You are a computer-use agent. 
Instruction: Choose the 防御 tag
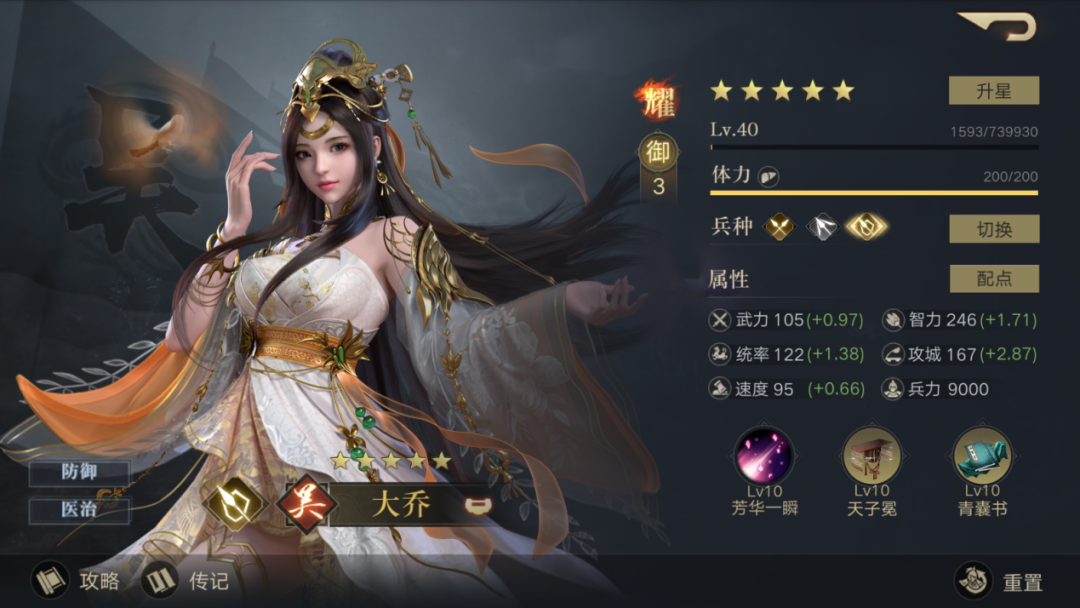click(x=79, y=473)
